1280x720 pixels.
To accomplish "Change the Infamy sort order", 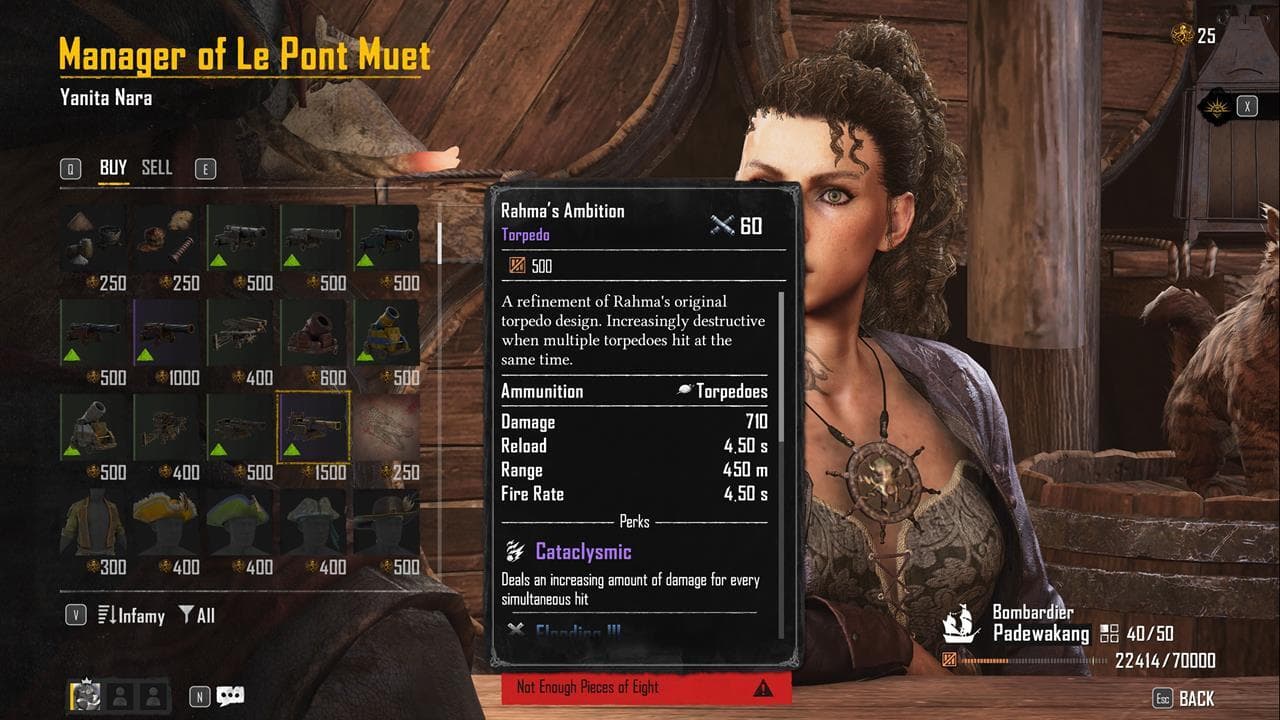I will tap(131, 615).
